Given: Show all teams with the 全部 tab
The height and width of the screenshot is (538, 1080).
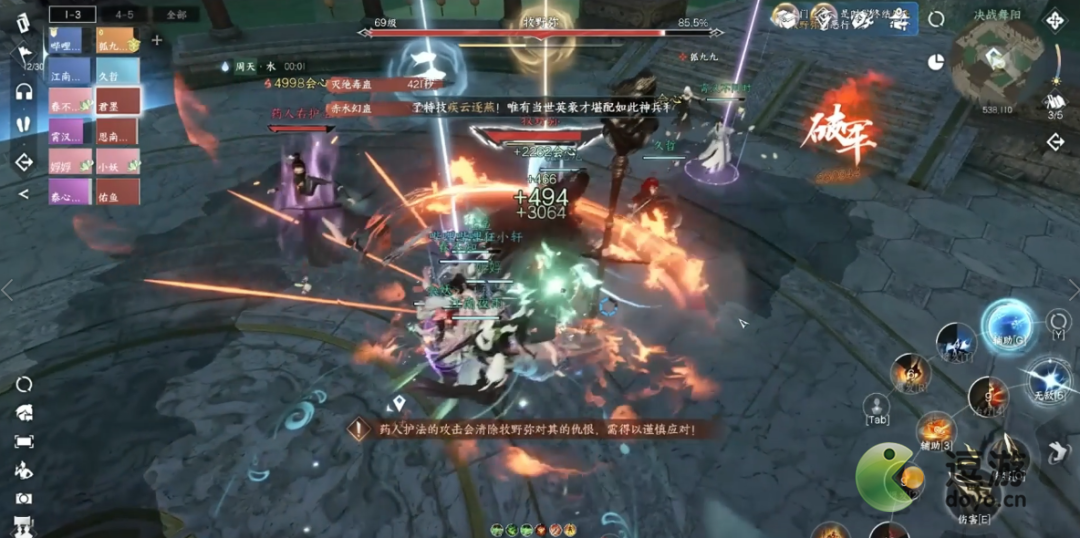Looking at the screenshot, I should coord(176,15).
